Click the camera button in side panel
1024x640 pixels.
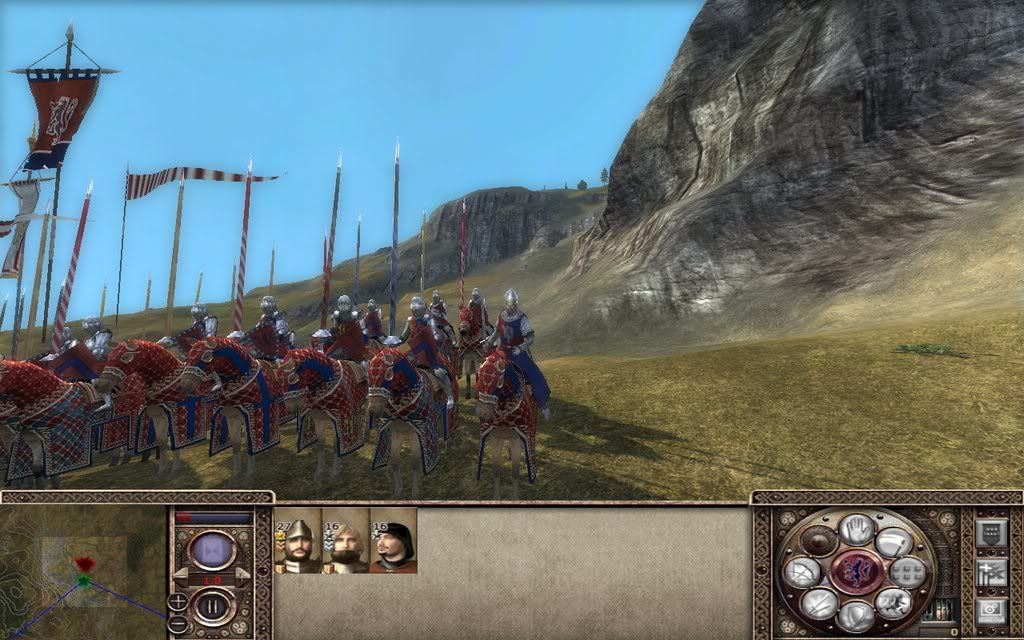pyautogui.click(x=989, y=611)
